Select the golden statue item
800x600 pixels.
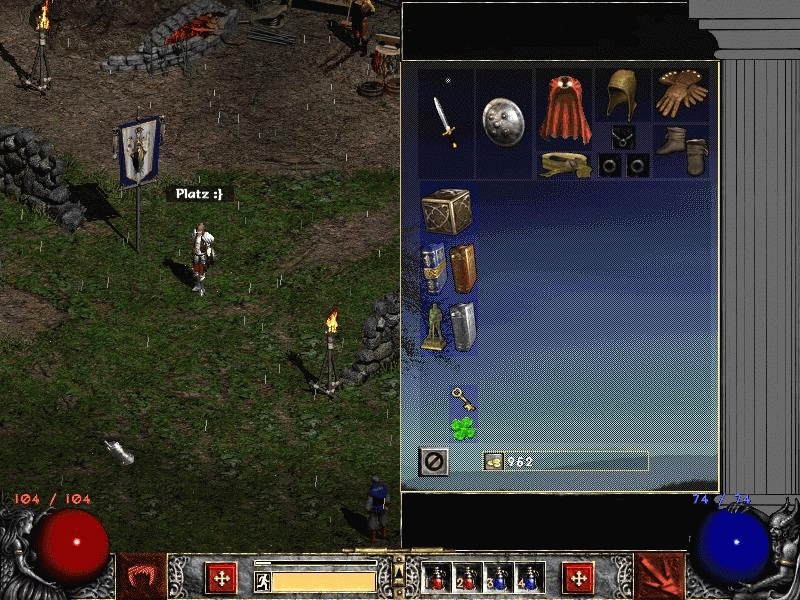pos(433,325)
